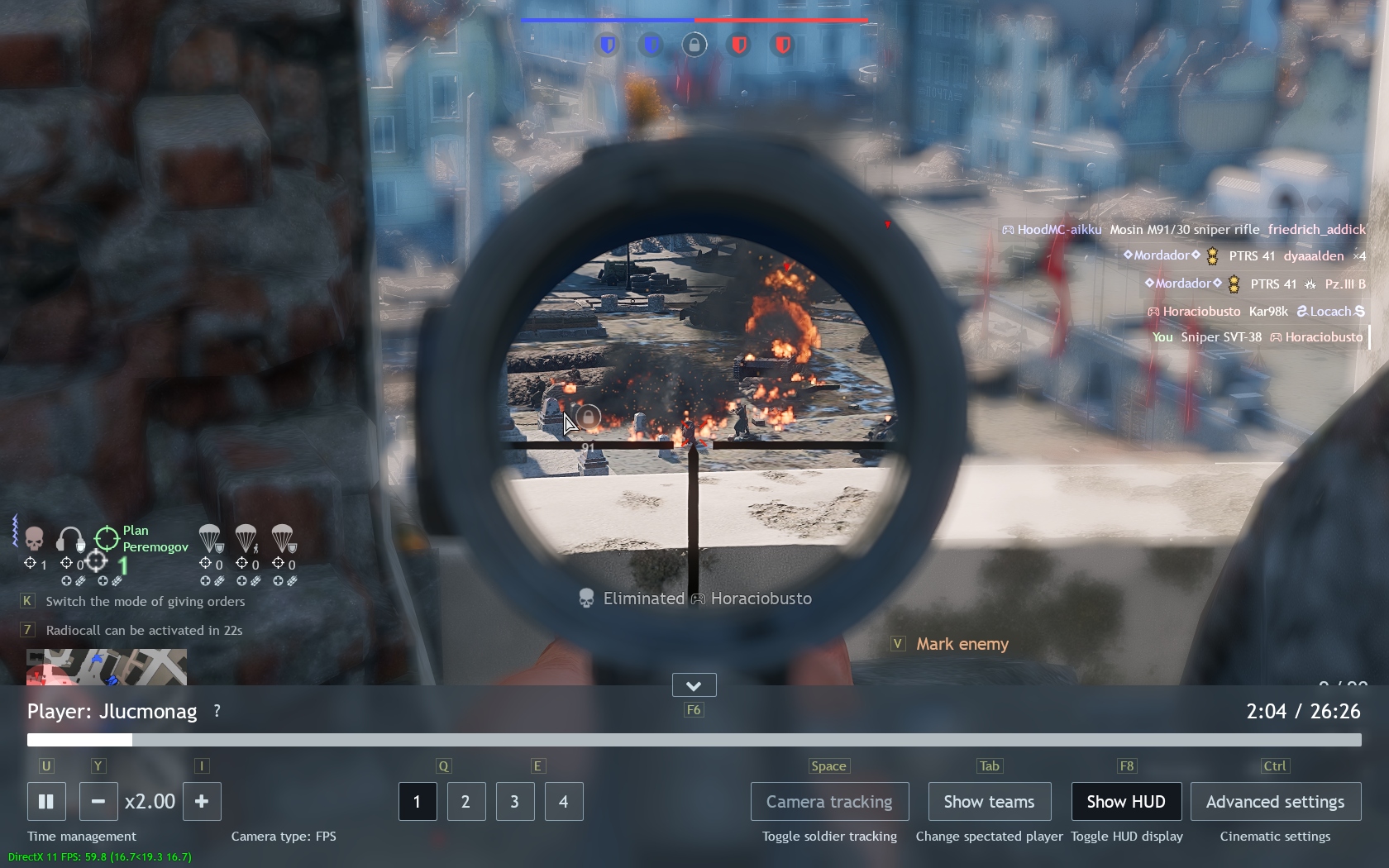Click the minimap thumbnail
Image resolution: width=1389 pixels, height=868 pixels.
tap(106, 667)
